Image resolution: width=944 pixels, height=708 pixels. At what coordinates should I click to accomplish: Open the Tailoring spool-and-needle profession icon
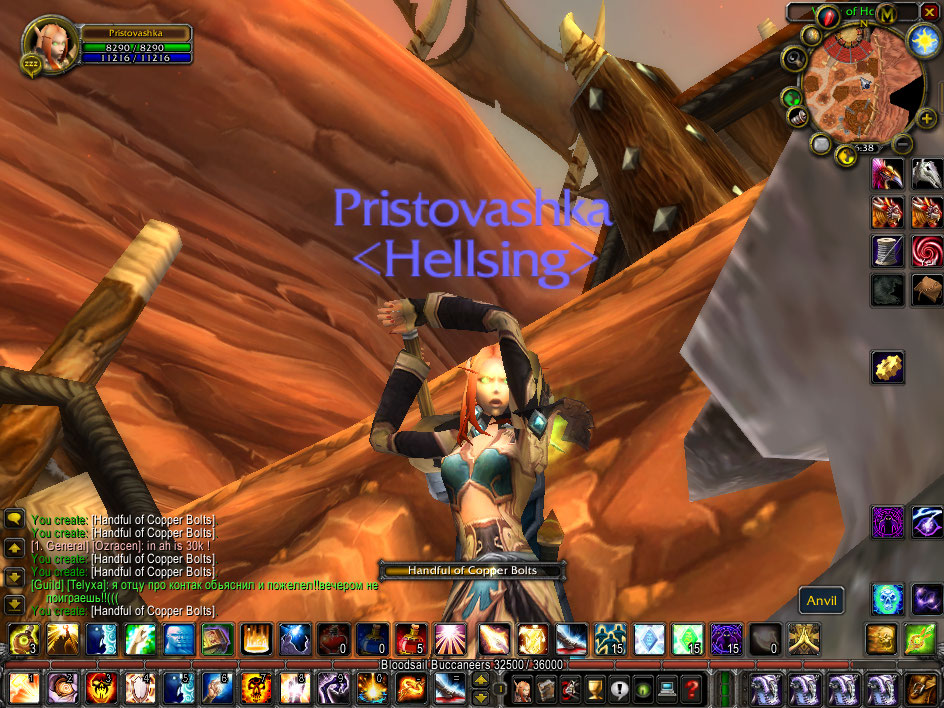887,250
